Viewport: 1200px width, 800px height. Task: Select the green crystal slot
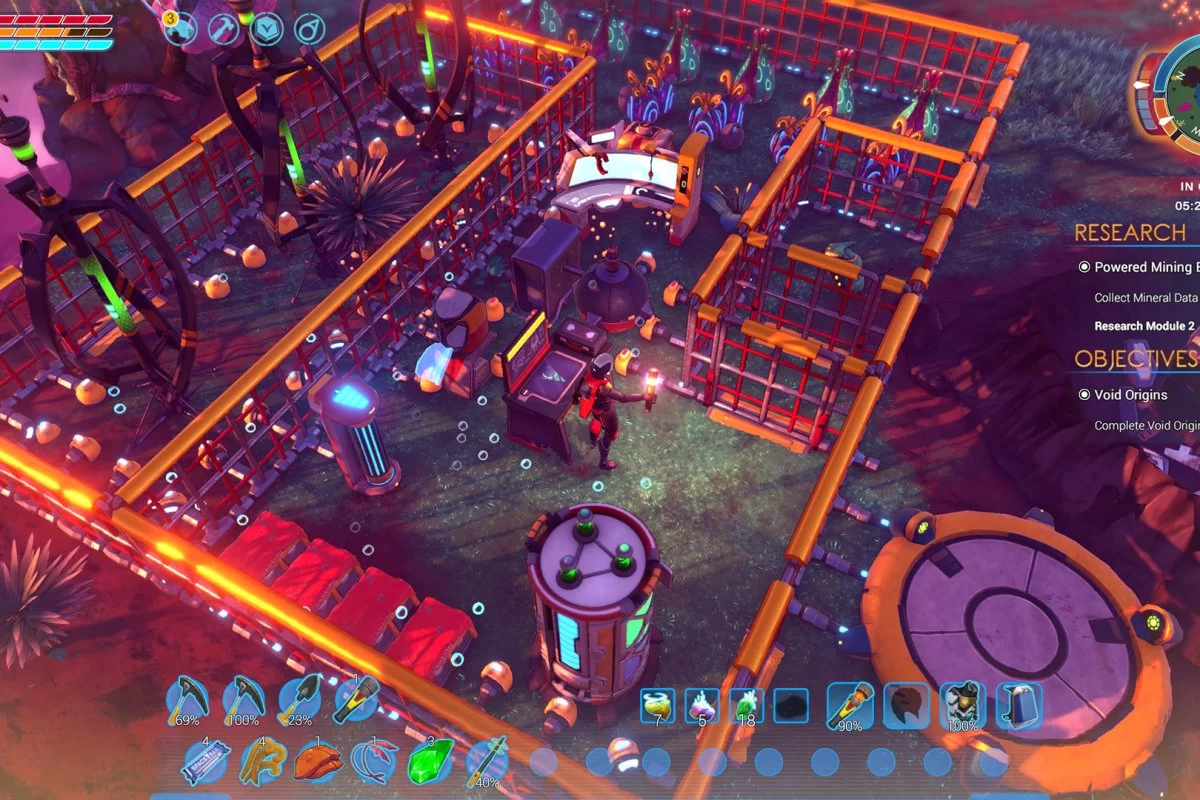coord(430,763)
